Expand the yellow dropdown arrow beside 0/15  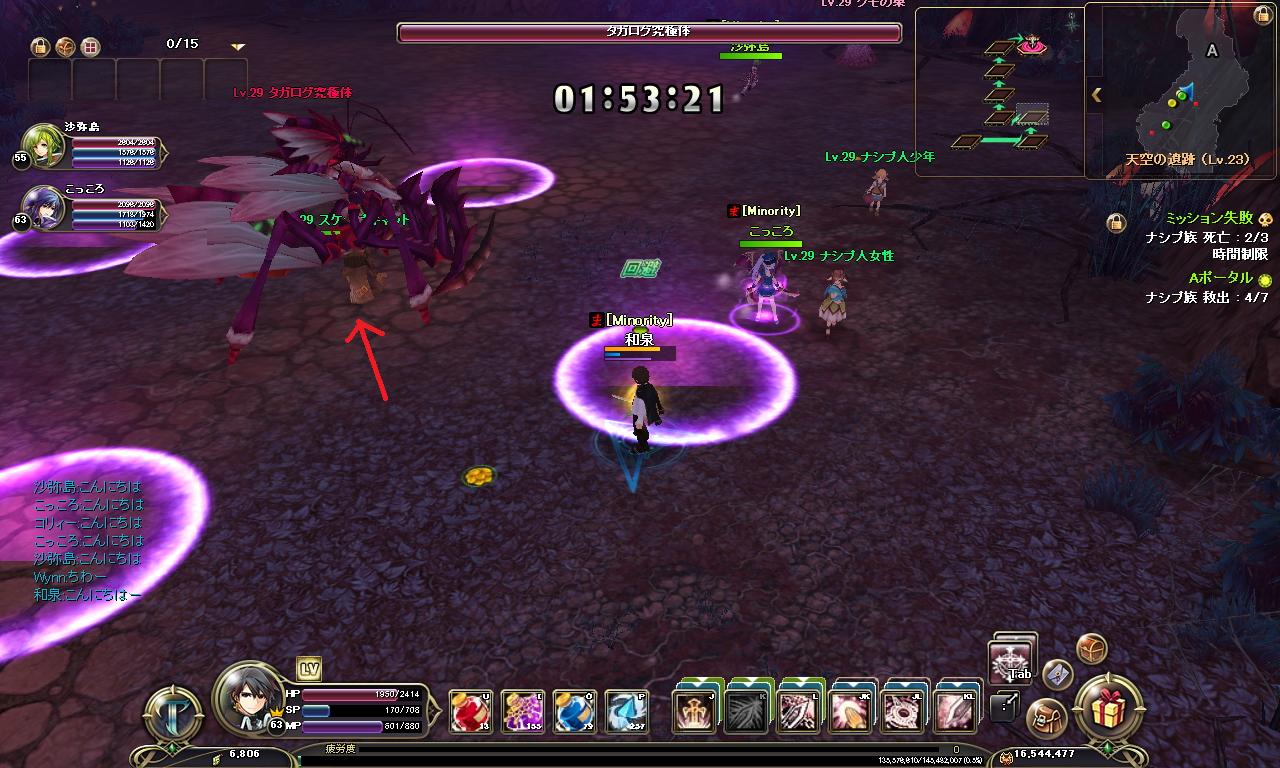pos(238,46)
